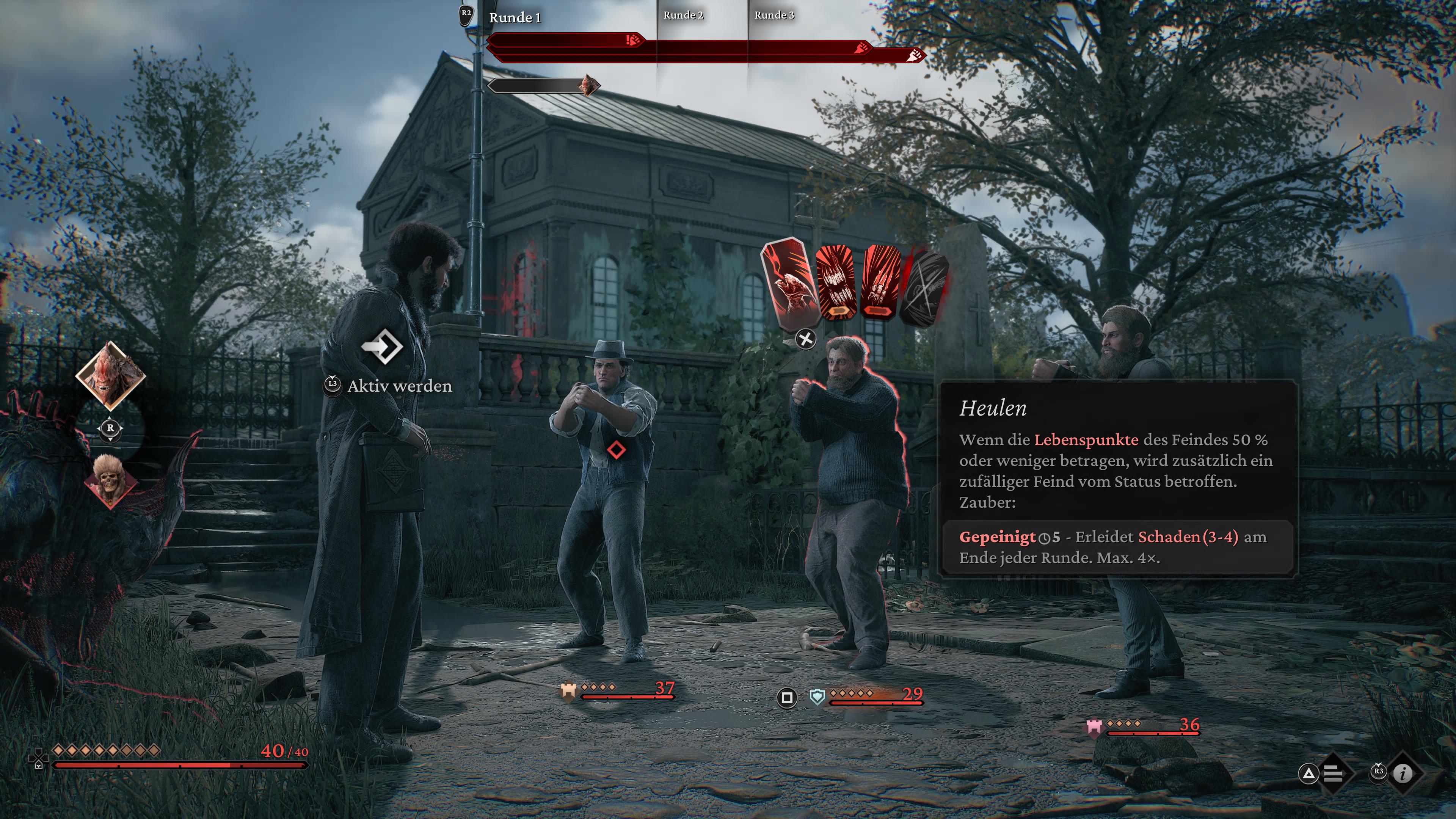This screenshot has height=819, width=1456.
Task: Select Runde 1 on the timeline
Action: coord(515,17)
